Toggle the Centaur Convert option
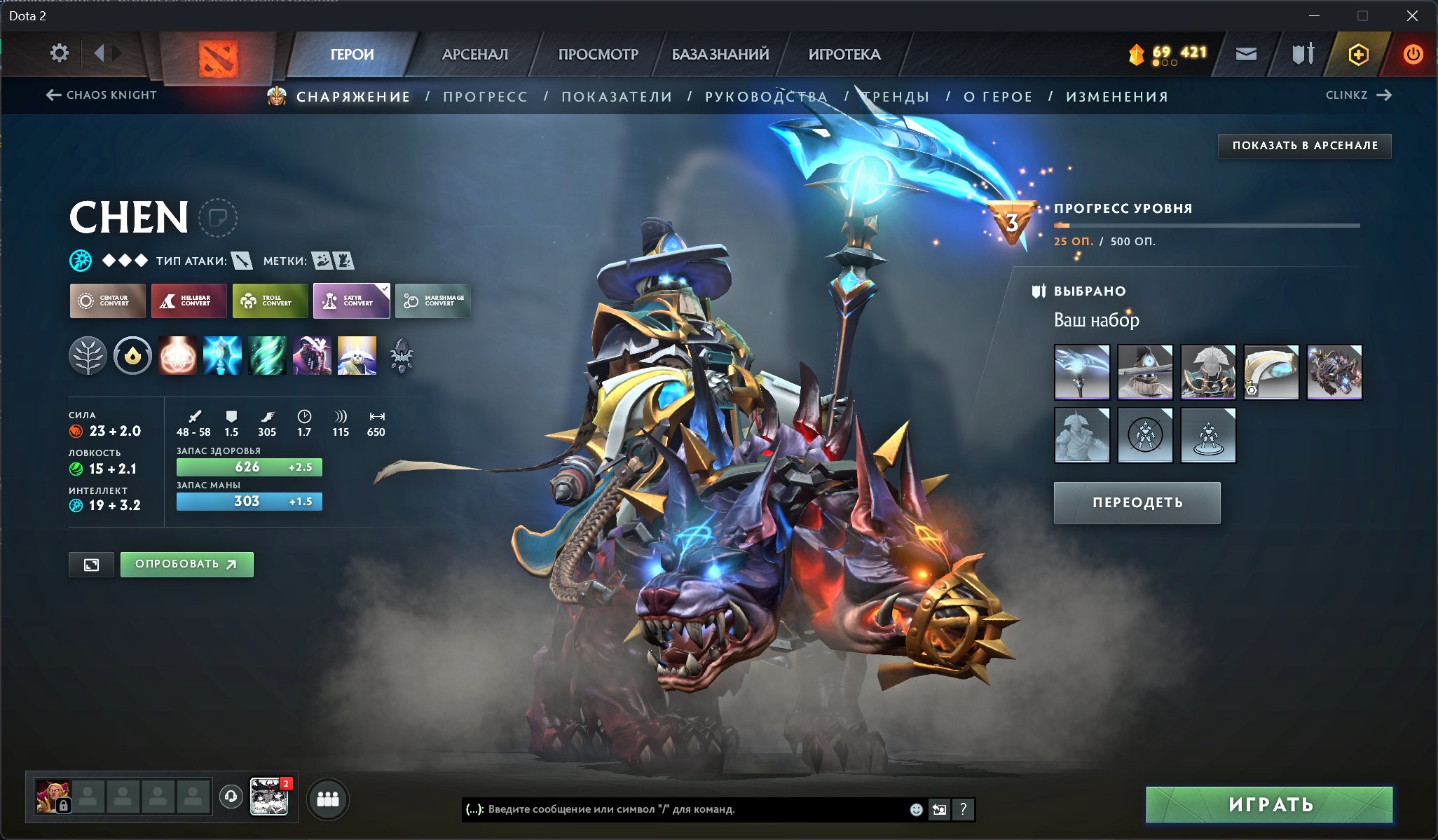 tap(107, 301)
